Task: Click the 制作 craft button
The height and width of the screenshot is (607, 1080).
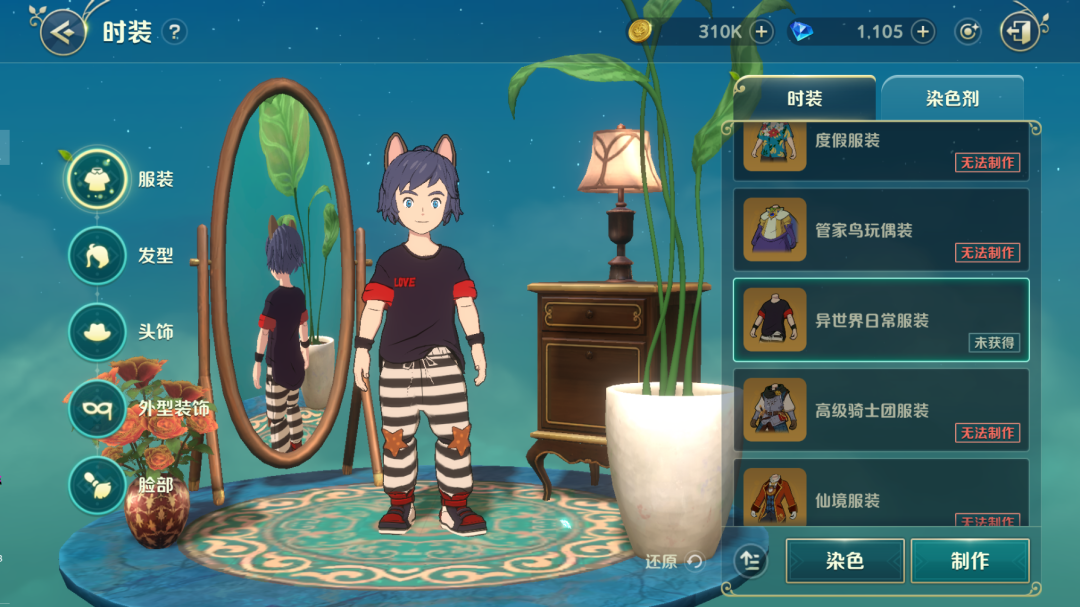Action: [x=970, y=561]
